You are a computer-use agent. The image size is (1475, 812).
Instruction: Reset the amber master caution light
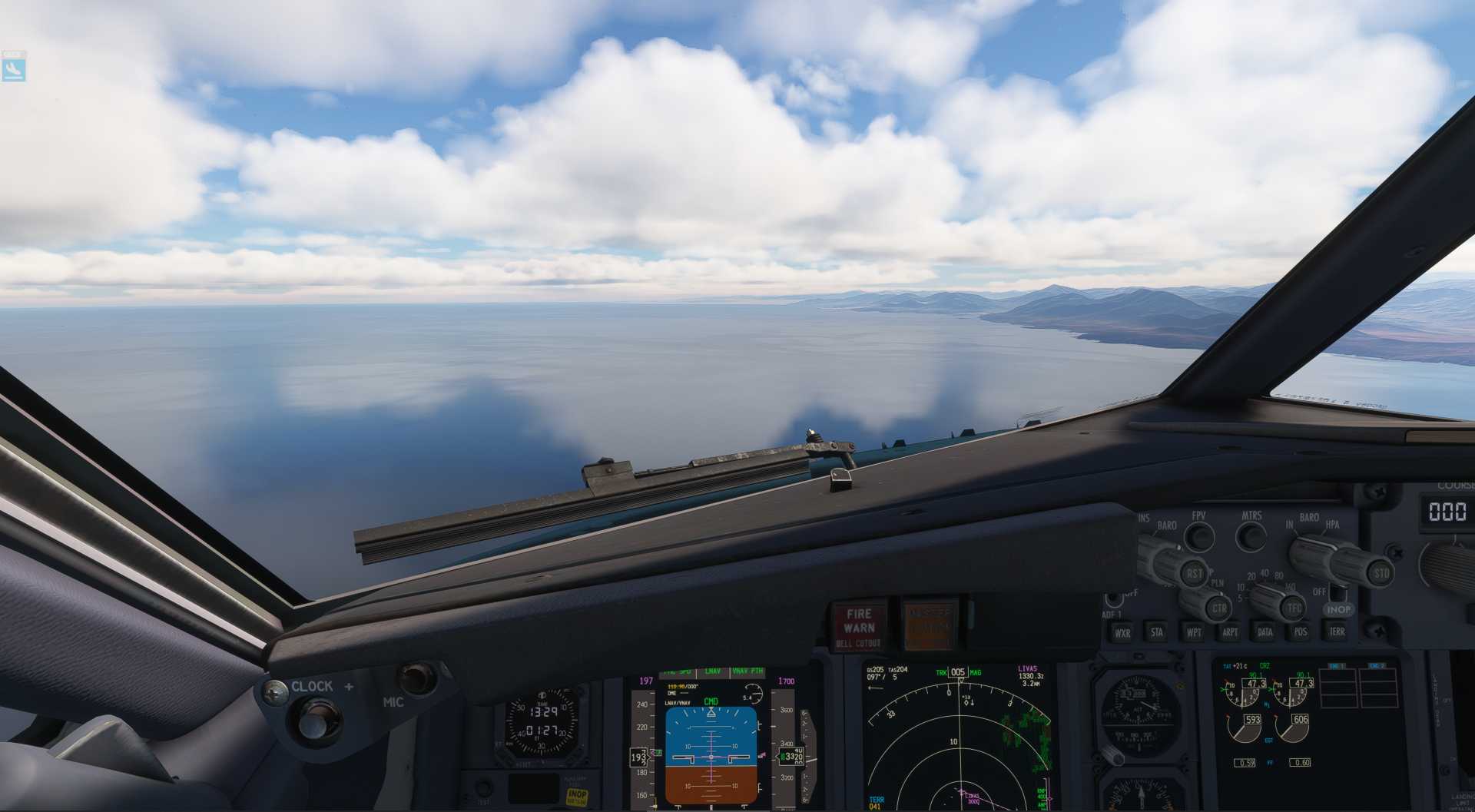(x=930, y=625)
